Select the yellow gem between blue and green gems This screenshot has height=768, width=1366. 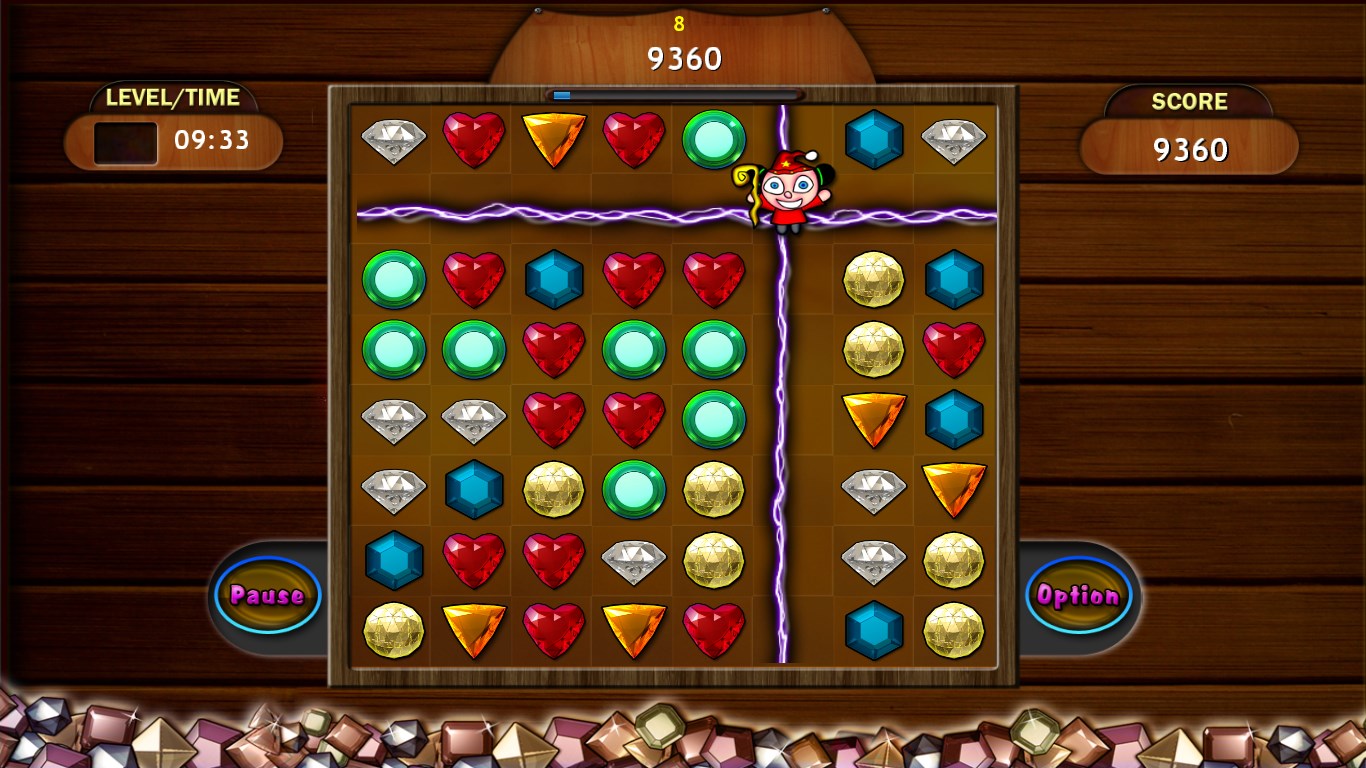554,489
